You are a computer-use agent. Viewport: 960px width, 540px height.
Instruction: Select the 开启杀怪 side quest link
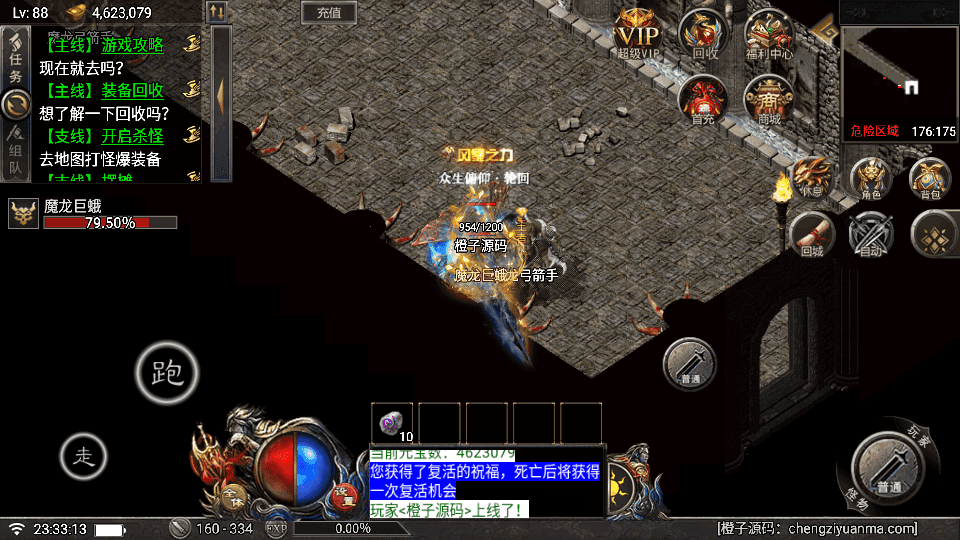pyautogui.click(x=132, y=136)
